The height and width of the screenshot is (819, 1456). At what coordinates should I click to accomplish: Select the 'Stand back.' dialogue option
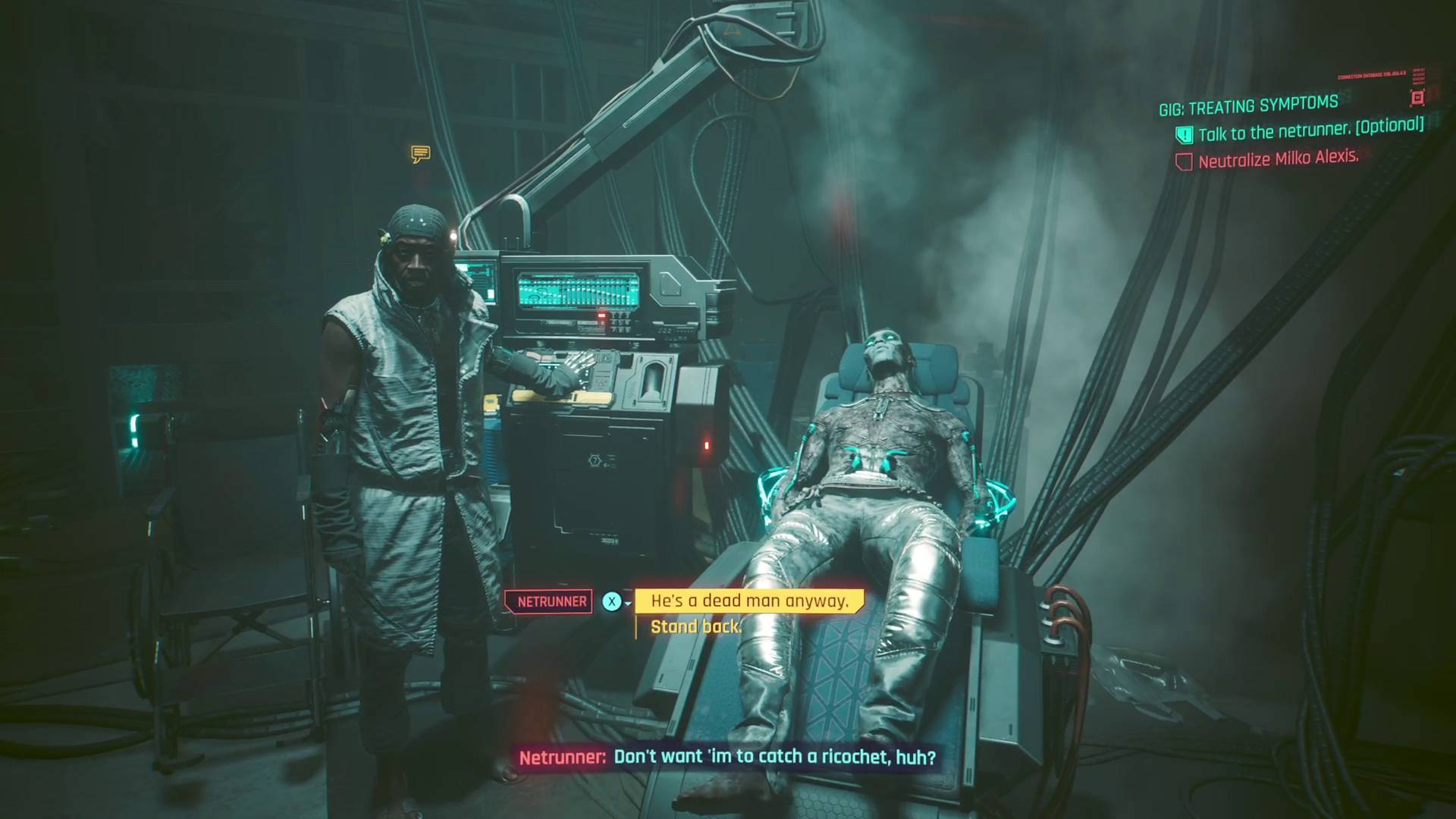point(695,626)
